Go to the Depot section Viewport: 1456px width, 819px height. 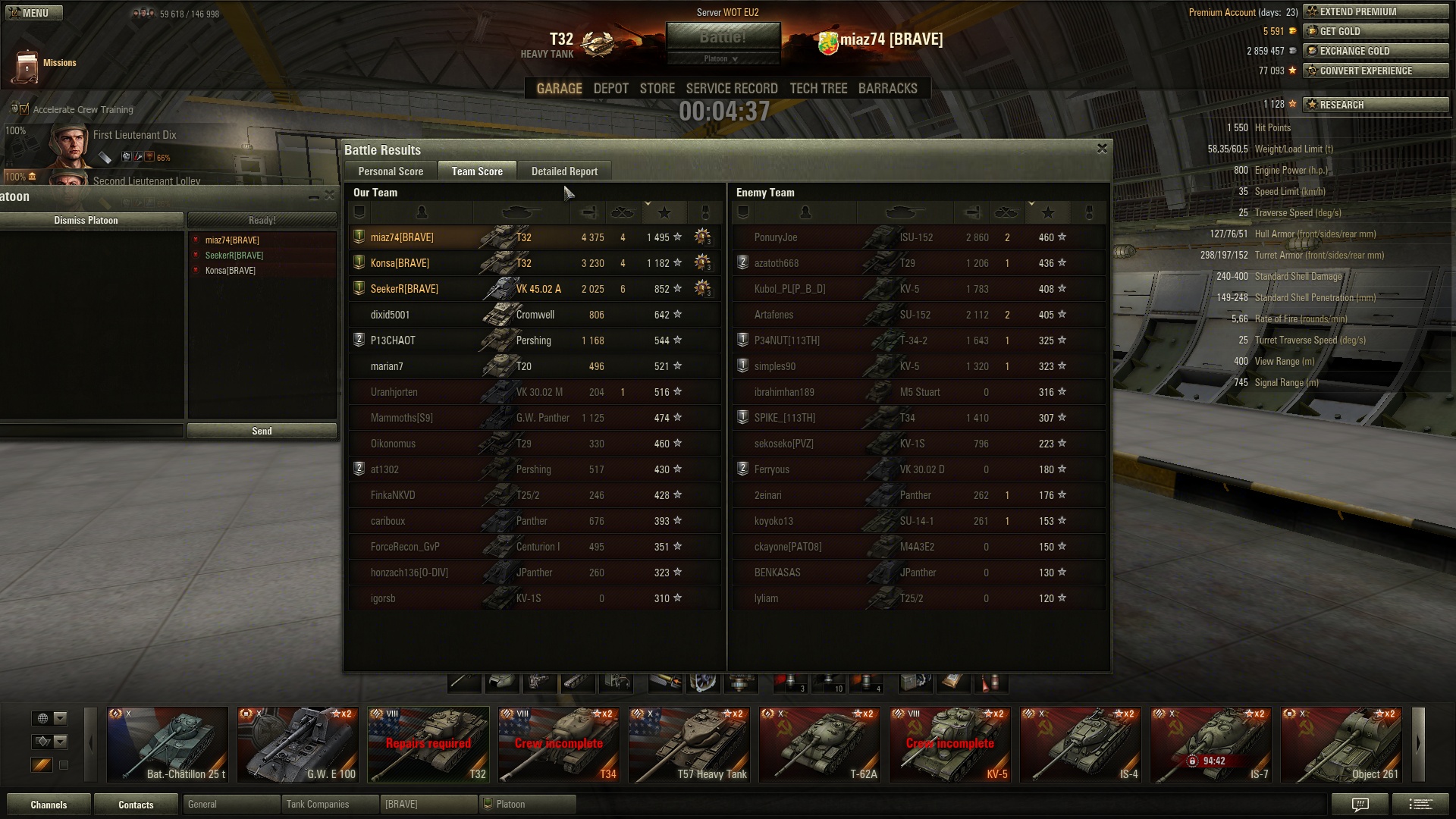coord(610,89)
